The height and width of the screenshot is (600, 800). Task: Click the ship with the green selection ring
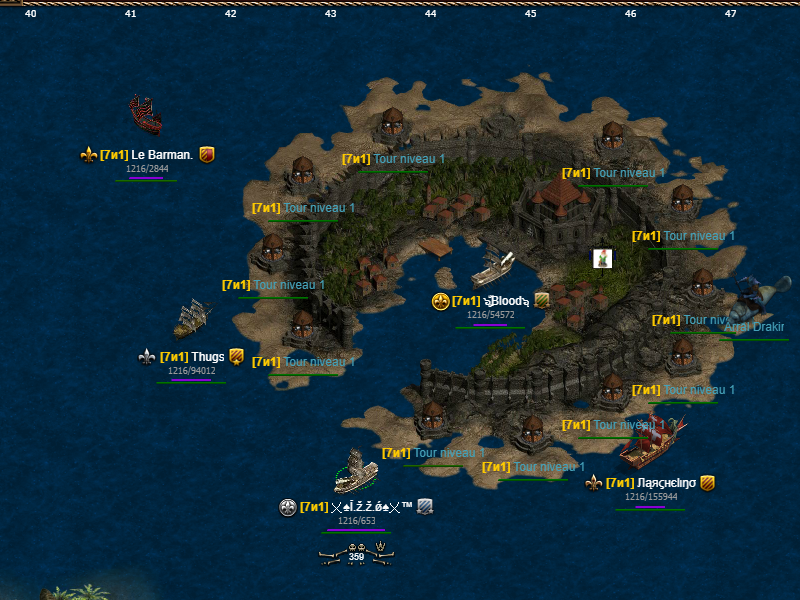pyautogui.click(x=355, y=472)
